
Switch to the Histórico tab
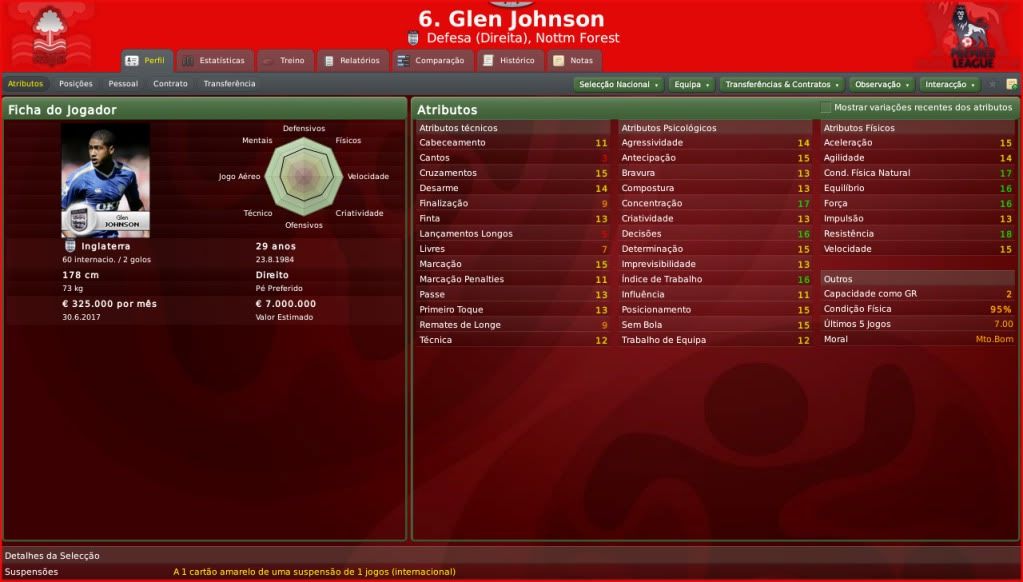click(509, 61)
